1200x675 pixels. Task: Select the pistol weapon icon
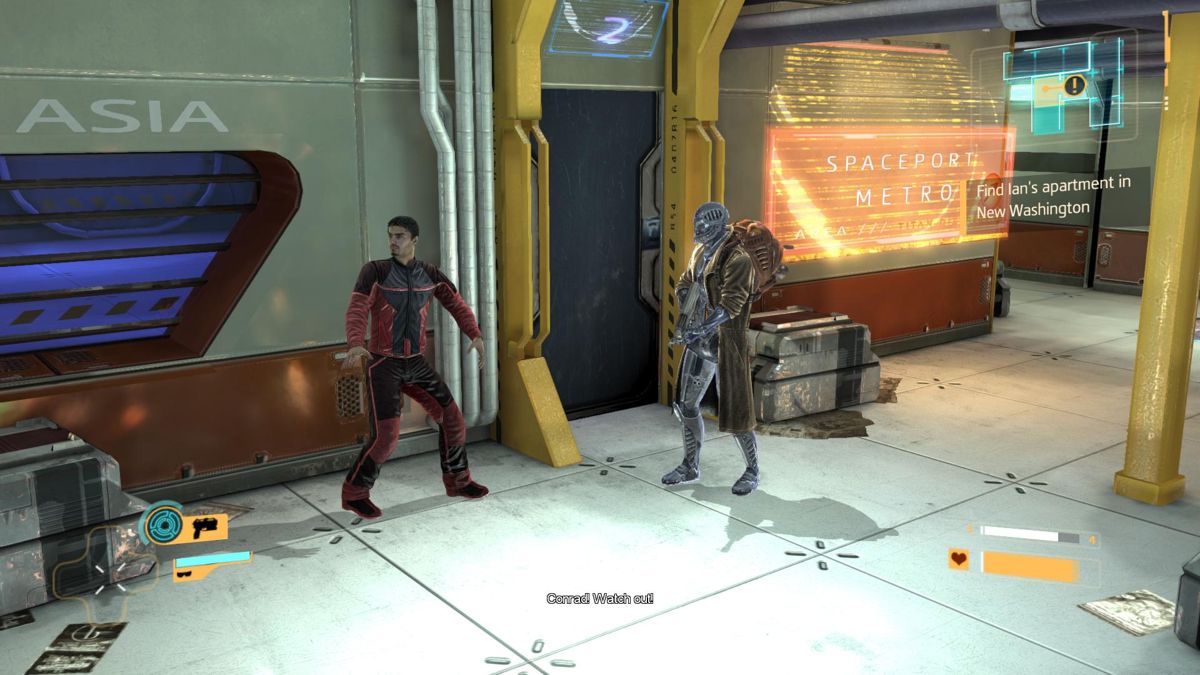[x=209, y=526]
